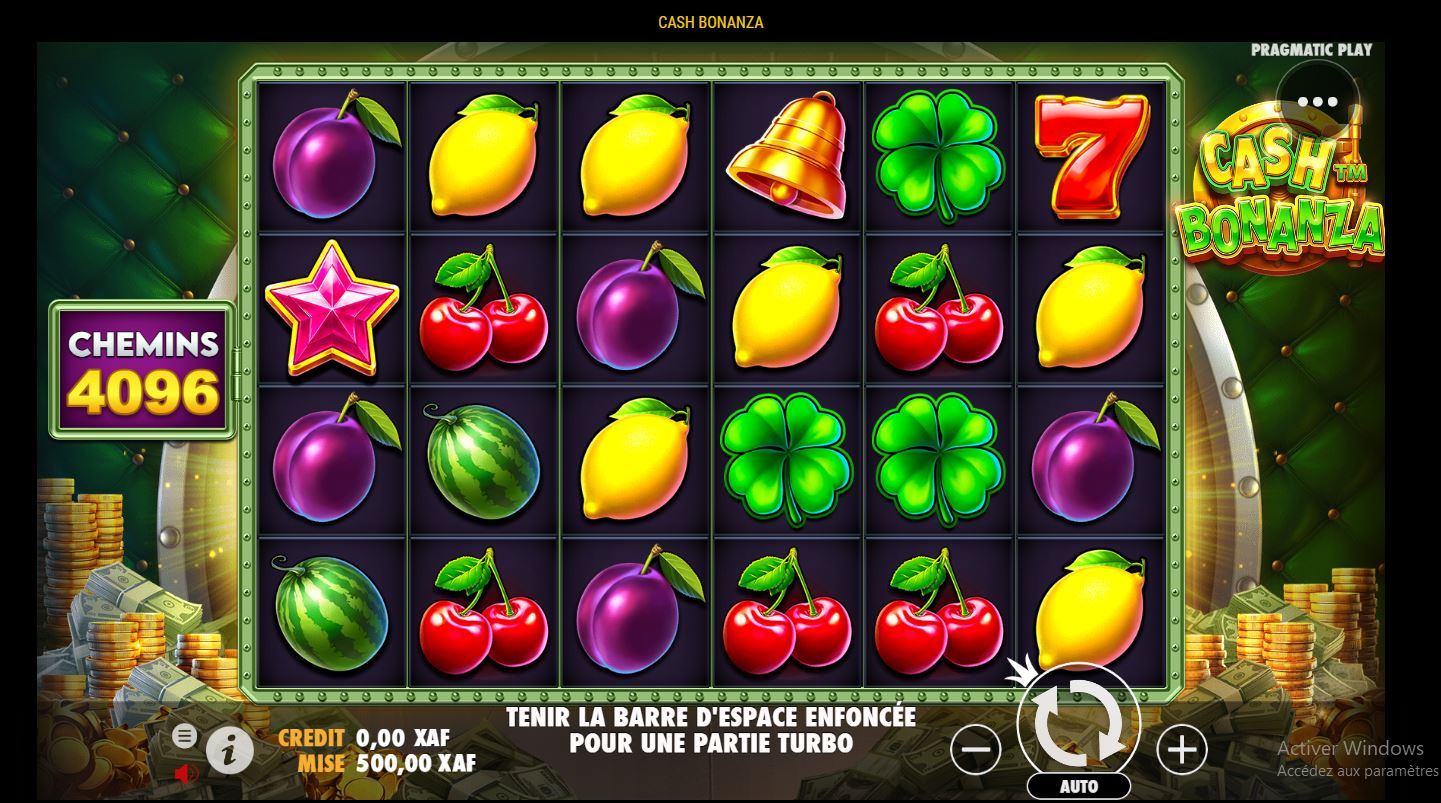The width and height of the screenshot is (1441, 803).
Task: Open the game info paytable button
Action: [229, 750]
